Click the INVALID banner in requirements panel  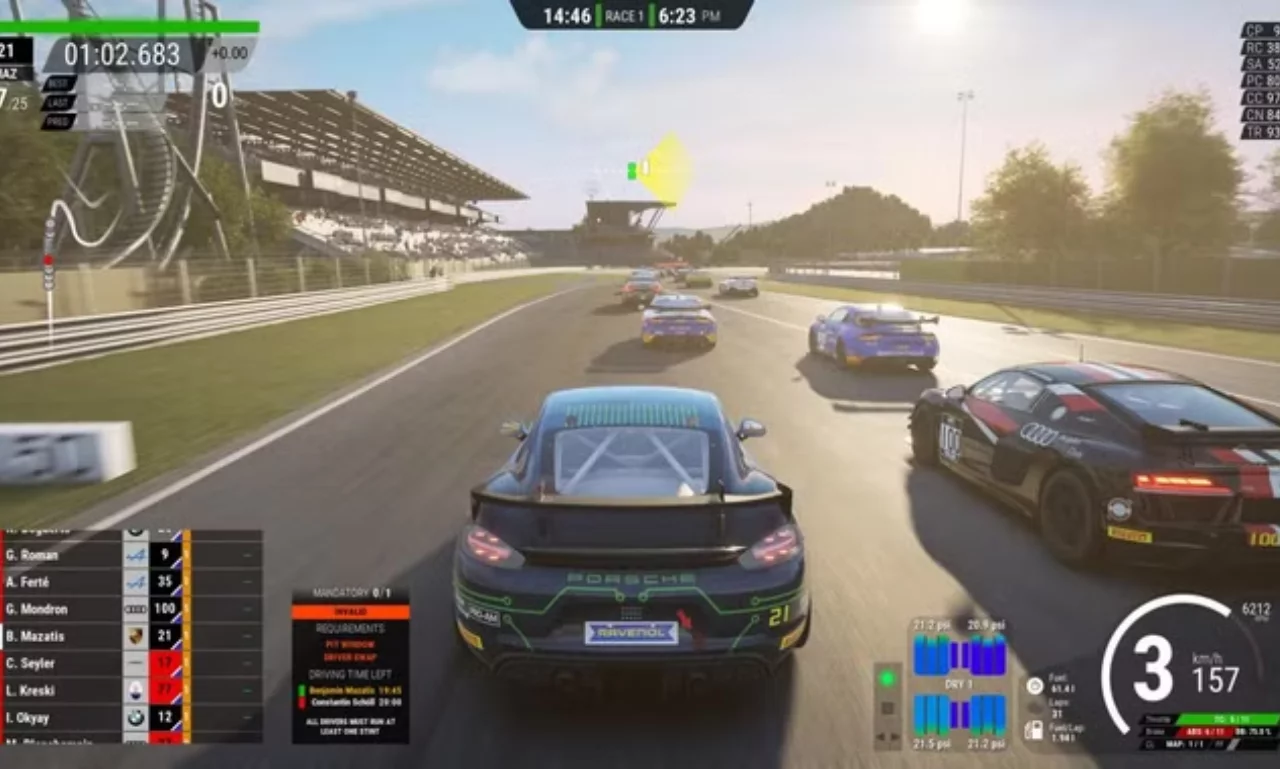click(x=350, y=611)
